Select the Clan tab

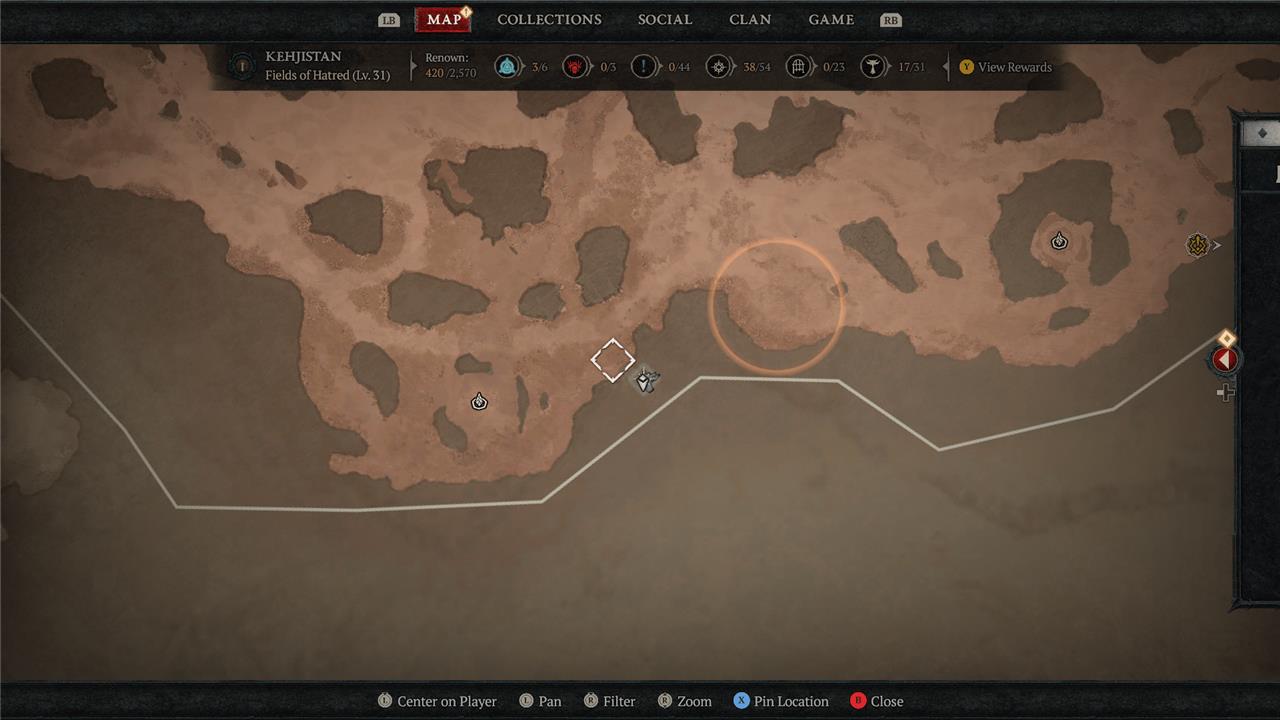point(750,20)
